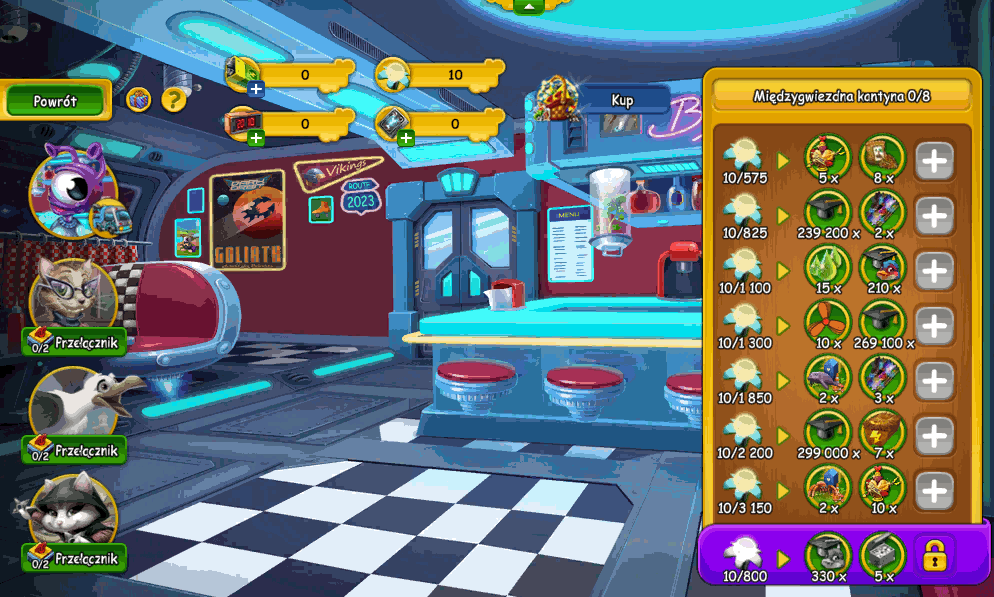Click Przełącznik under the cat with glasses
The height and width of the screenshot is (597, 994).
pyautogui.click(x=76, y=342)
